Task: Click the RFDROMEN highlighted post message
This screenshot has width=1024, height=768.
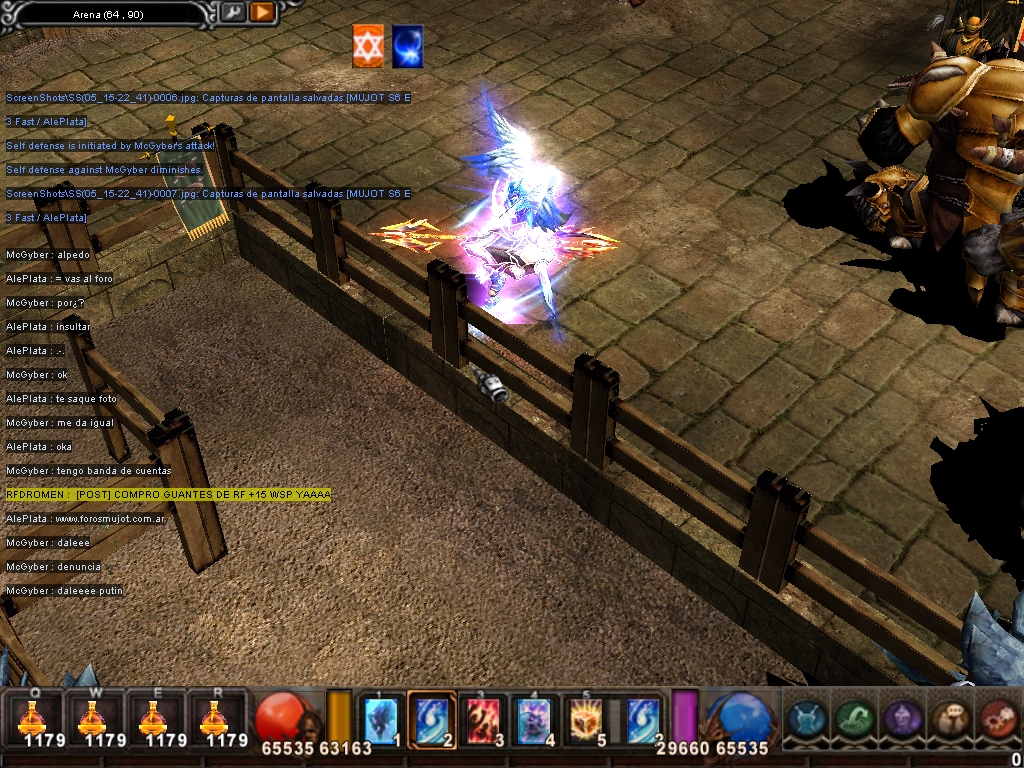Action: (x=168, y=495)
